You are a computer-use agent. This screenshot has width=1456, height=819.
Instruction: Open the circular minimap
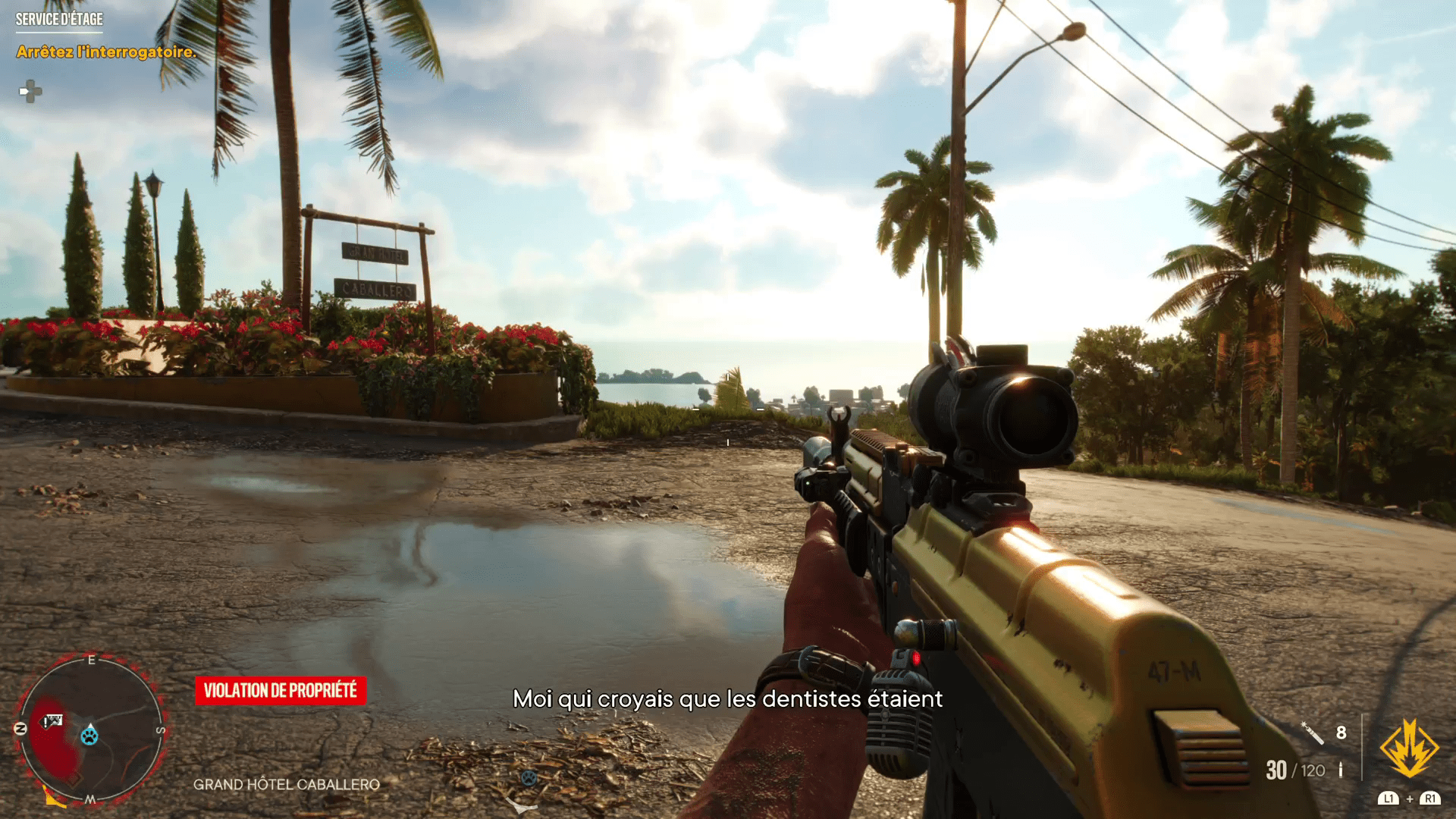pos(89,730)
